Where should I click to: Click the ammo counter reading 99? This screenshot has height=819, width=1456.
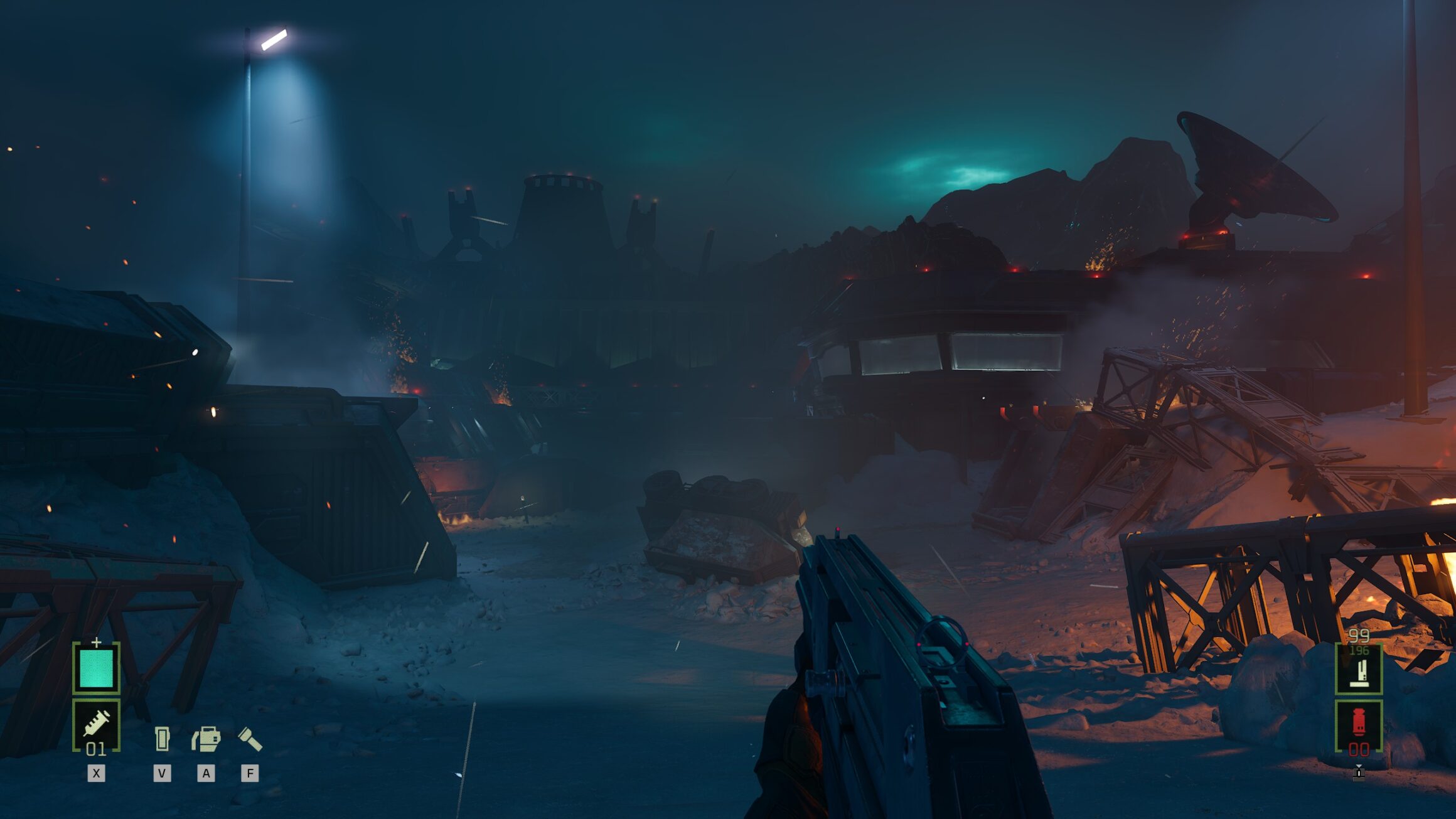(x=1360, y=634)
